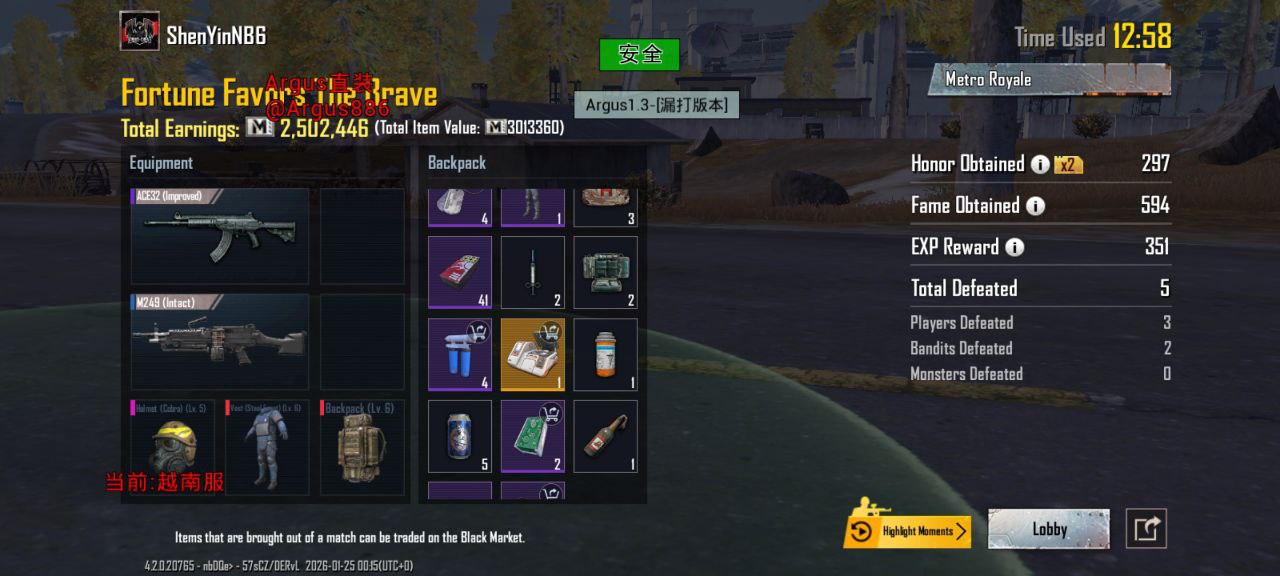The width and height of the screenshot is (1280, 576).
Task: Show info for Honor Obtained
Action: point(1040,165)
